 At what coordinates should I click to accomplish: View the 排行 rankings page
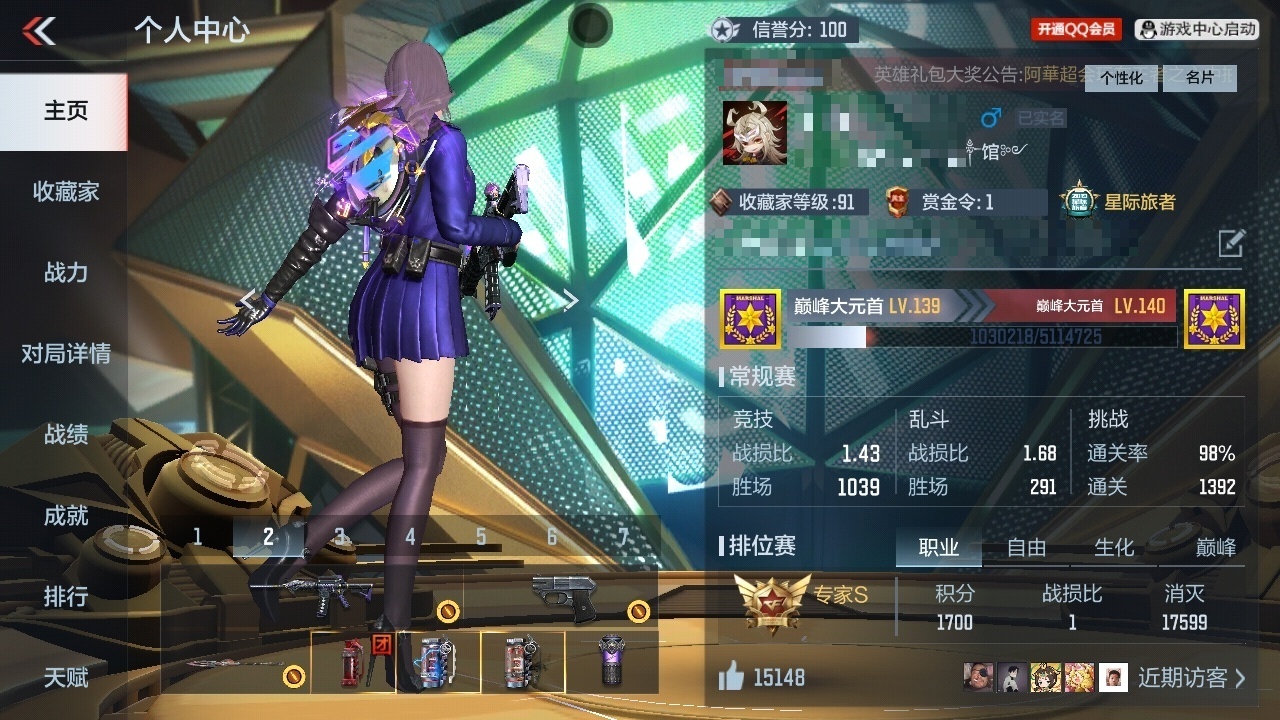coord(65,596)
